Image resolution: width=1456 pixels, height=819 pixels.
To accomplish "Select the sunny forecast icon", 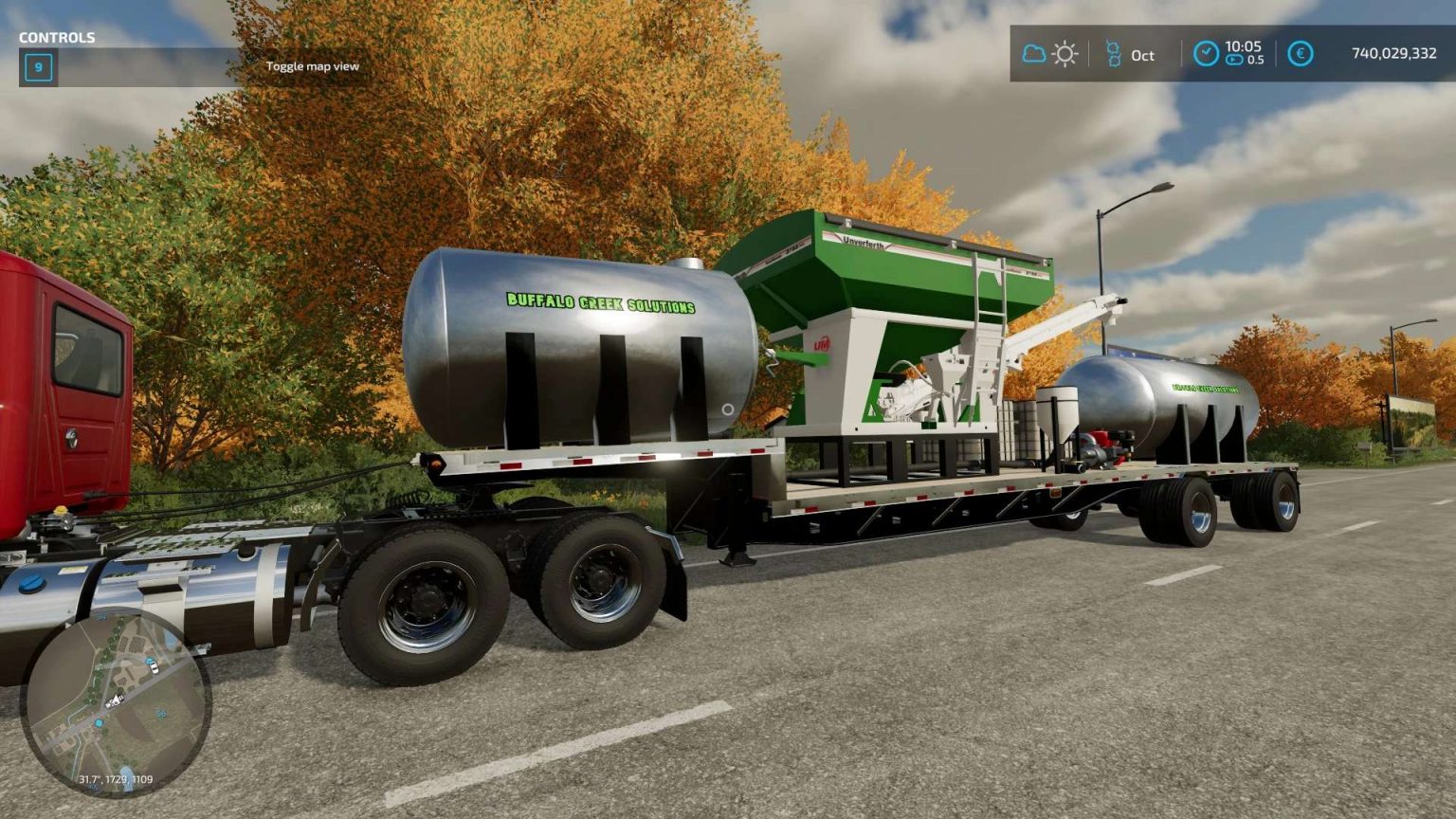I will pos(1065,54).
